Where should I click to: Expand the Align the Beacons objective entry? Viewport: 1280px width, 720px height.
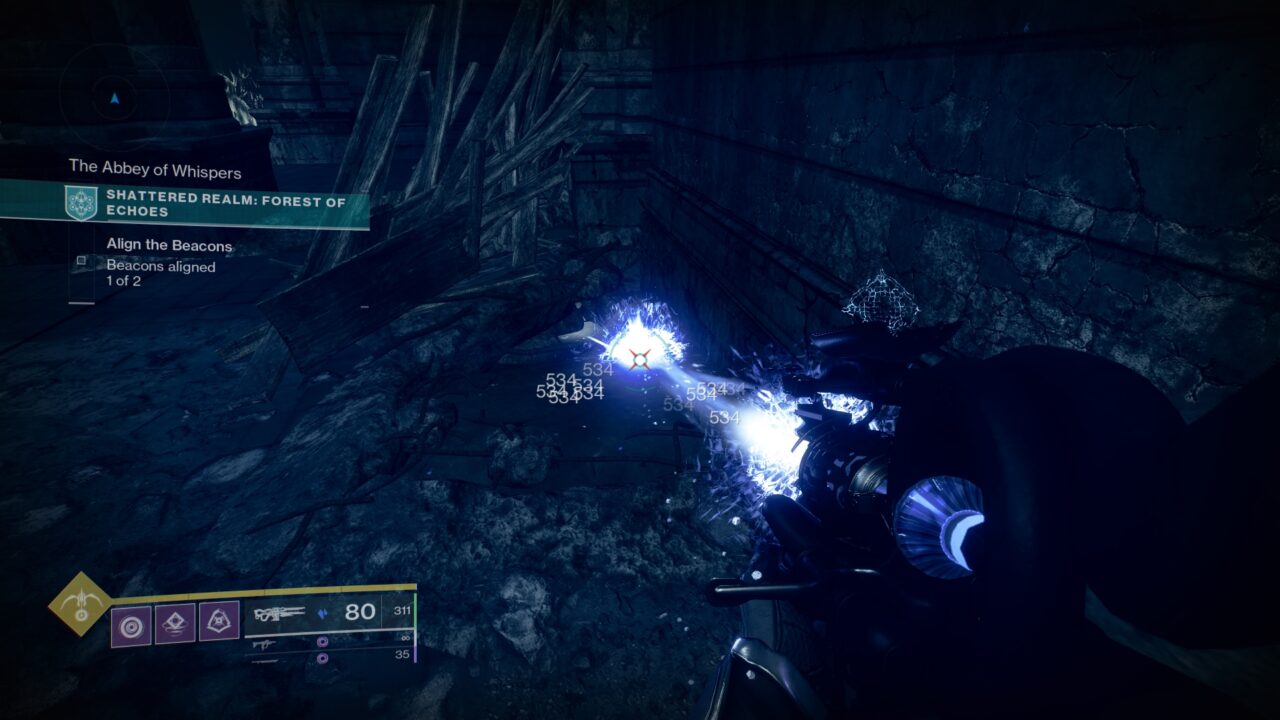pyautogui.click(x=168, y=245)
